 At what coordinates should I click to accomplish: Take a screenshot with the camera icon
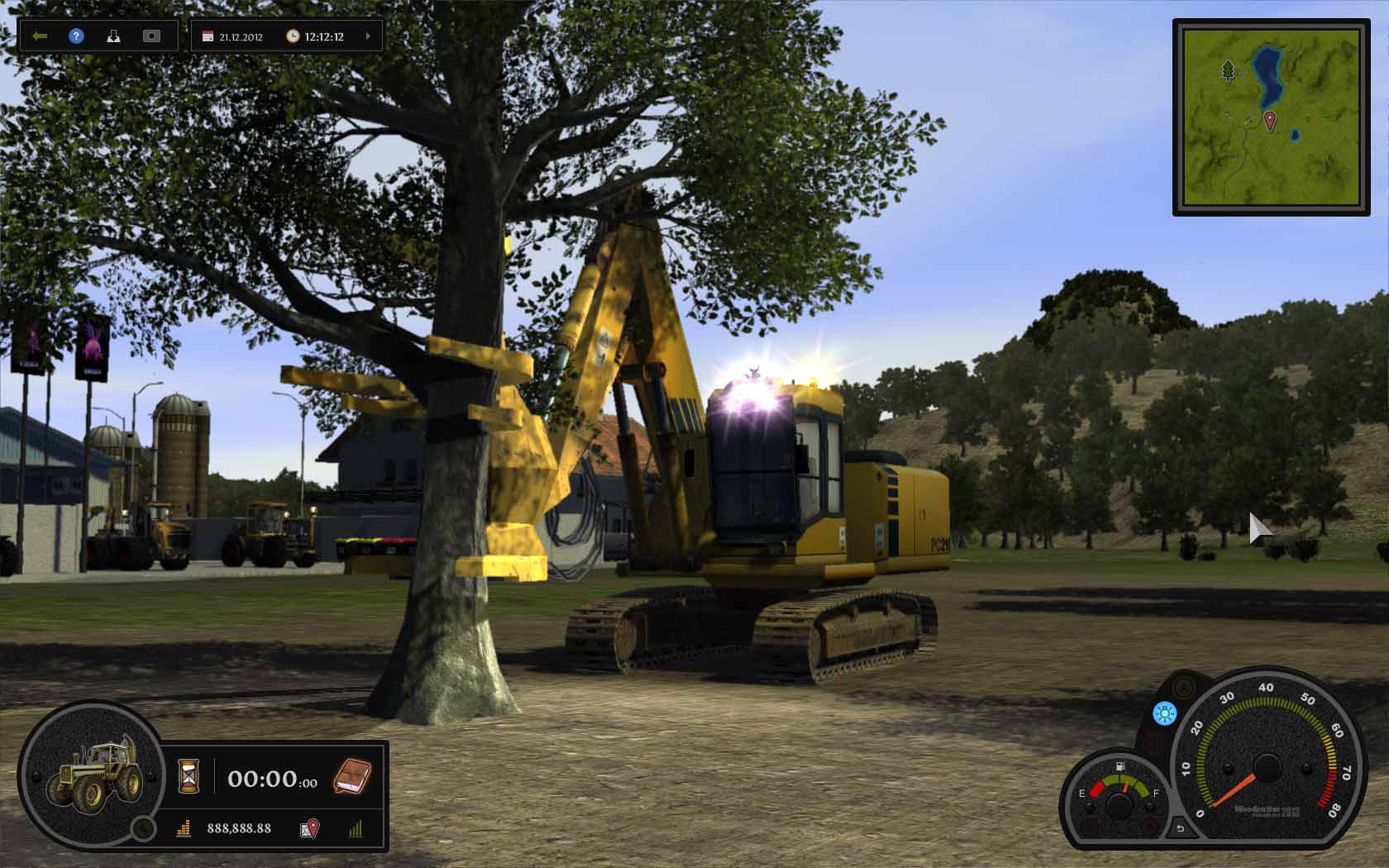151,36
